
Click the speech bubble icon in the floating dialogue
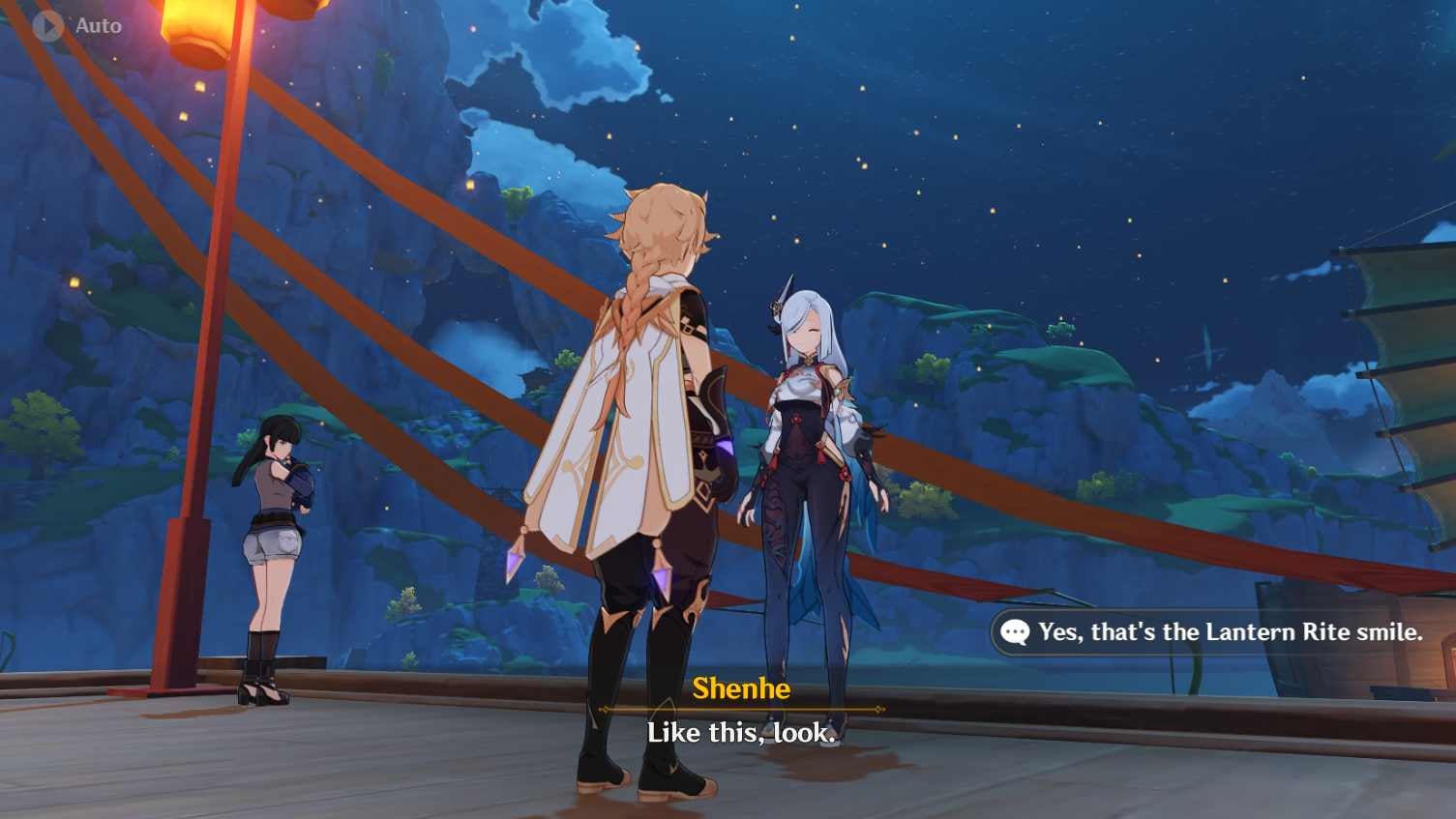coord(1014,632)
